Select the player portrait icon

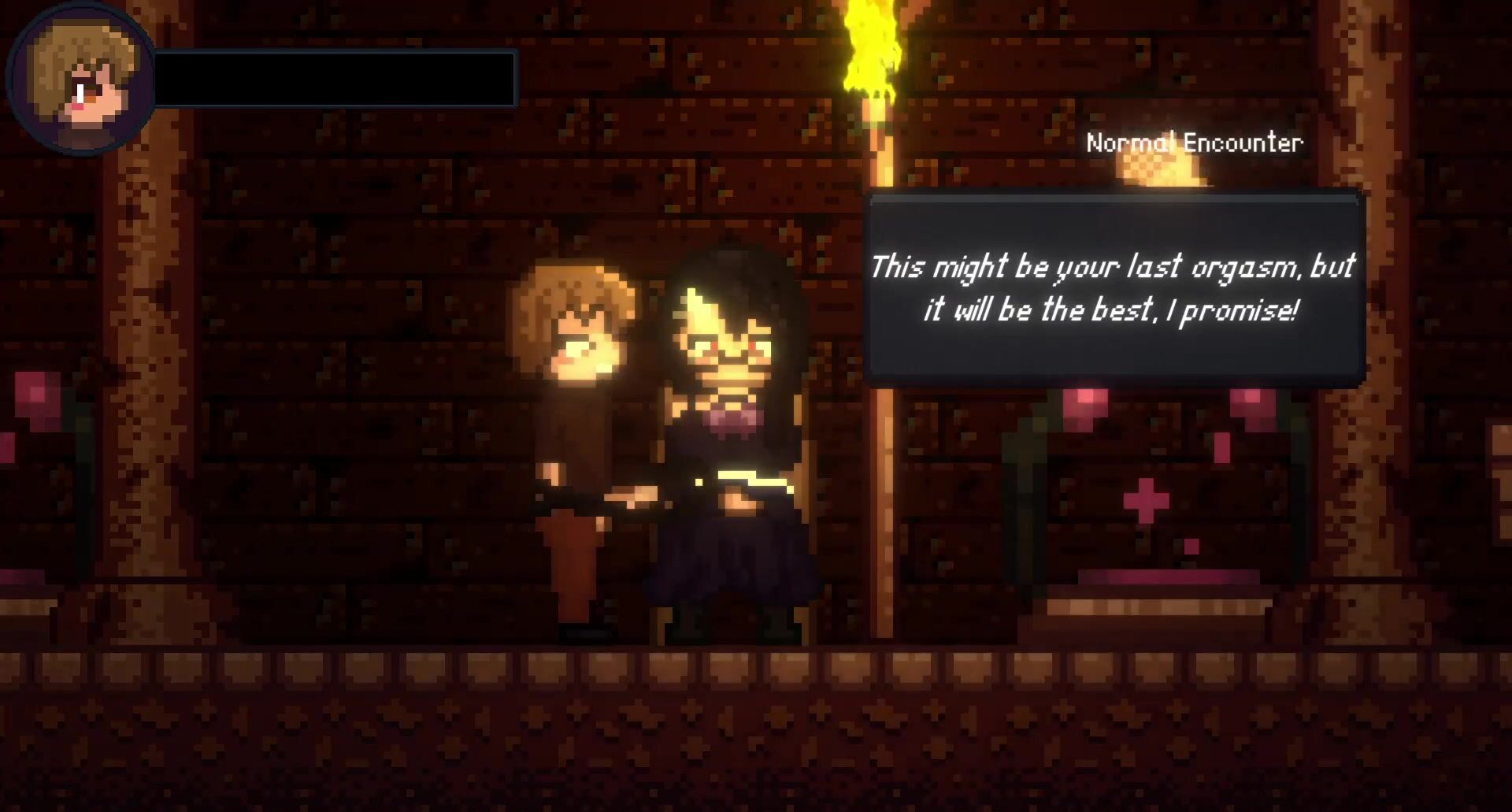click(x=81, y=79)
